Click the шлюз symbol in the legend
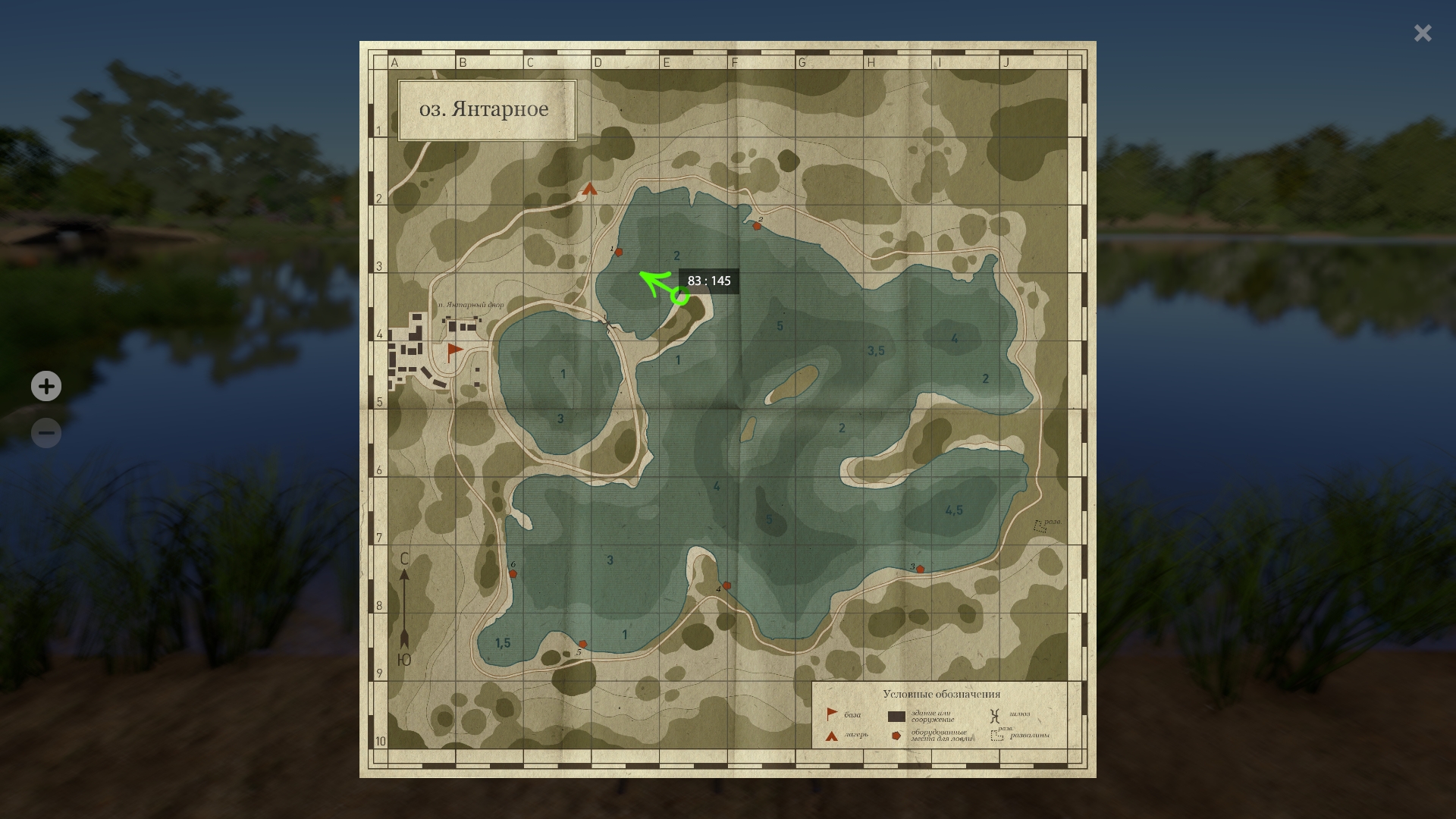 click(x=995, y=715)
